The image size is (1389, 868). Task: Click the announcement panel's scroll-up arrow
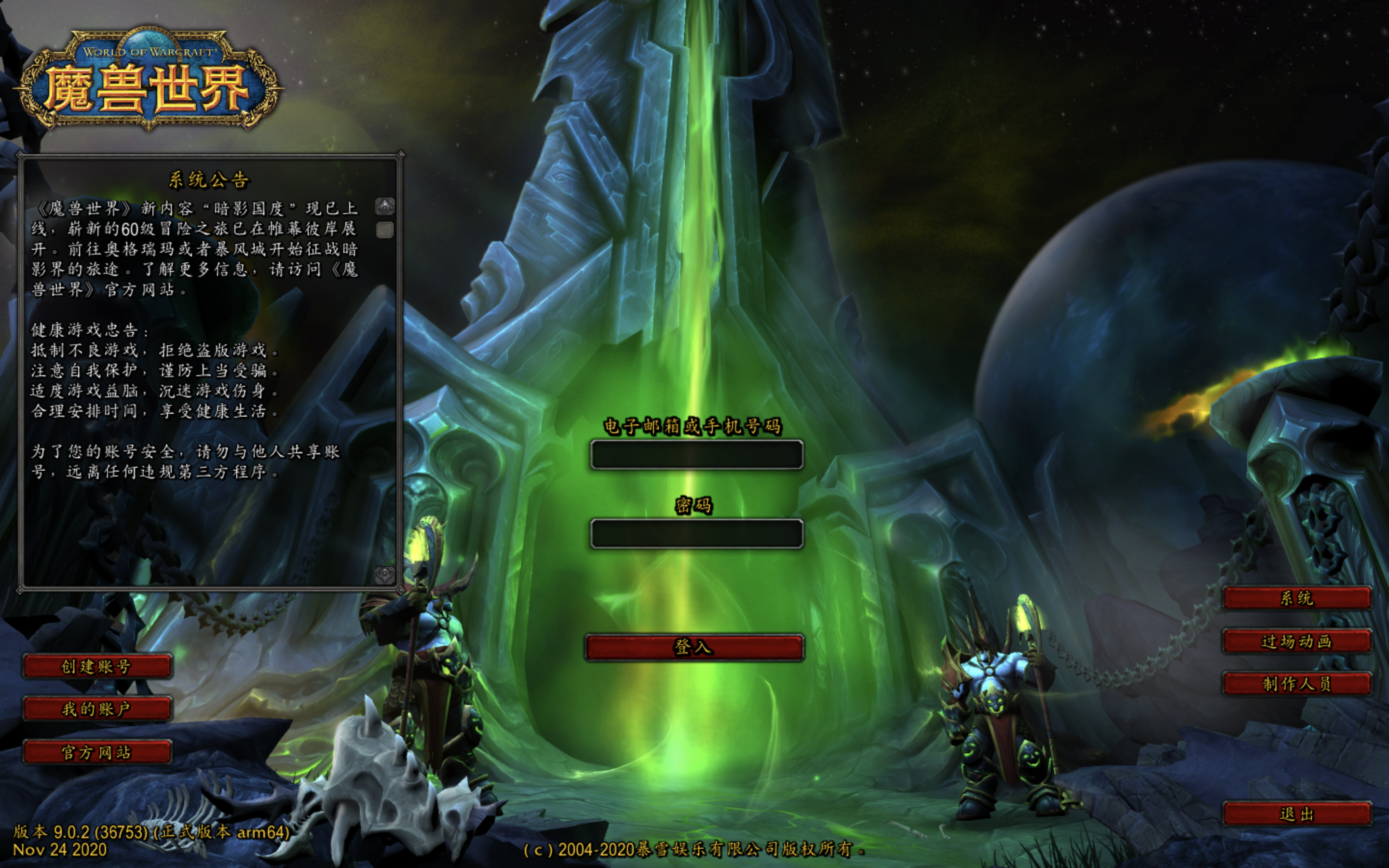(384, 206)
